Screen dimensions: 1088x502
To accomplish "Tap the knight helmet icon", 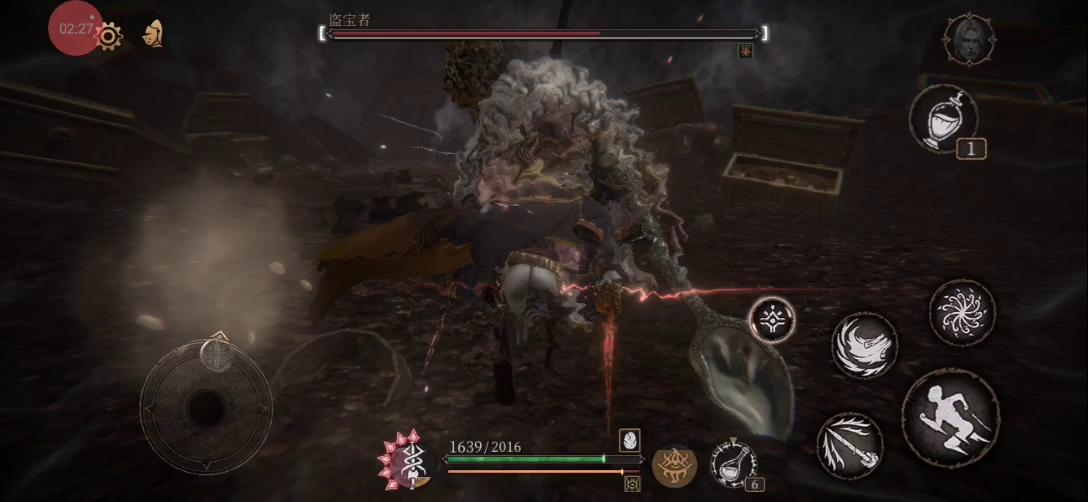I will coord(153,34).
